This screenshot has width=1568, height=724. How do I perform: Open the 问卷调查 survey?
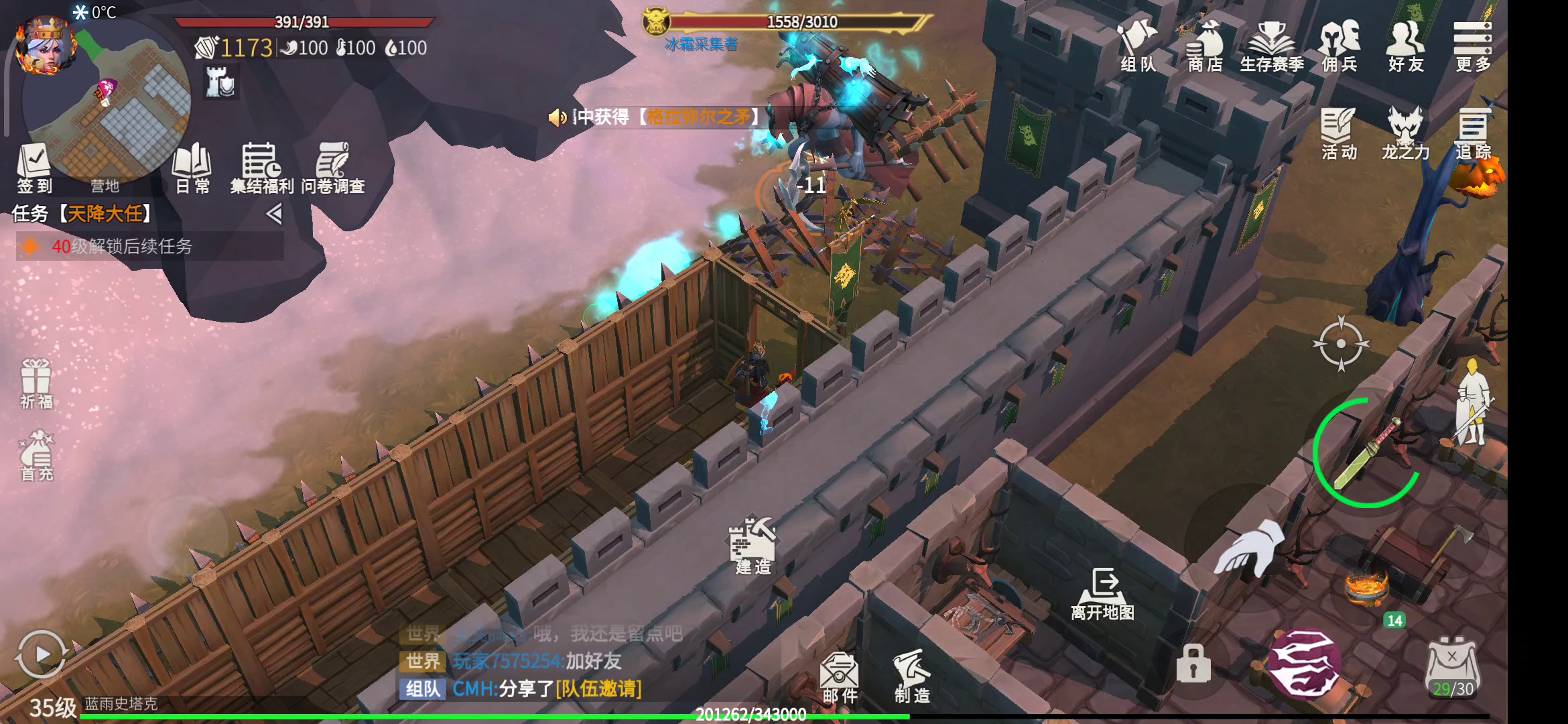[333, 168]
